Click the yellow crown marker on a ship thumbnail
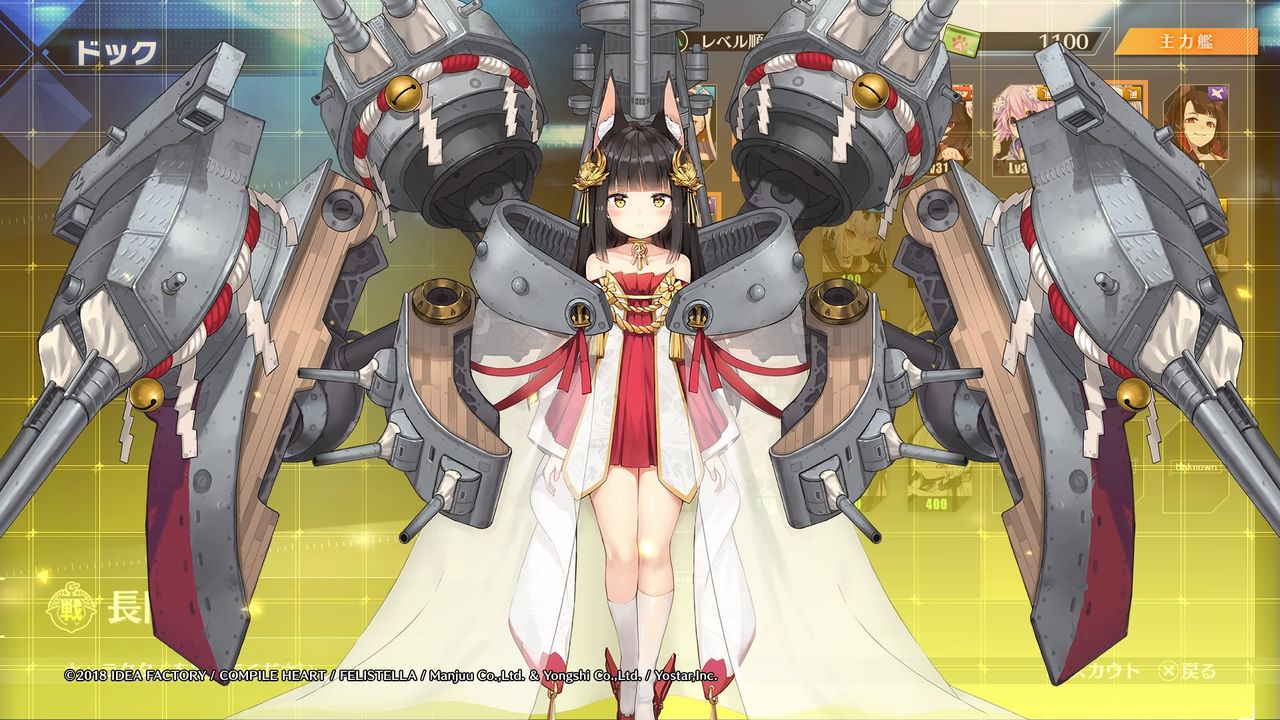 pos(1042,92)
